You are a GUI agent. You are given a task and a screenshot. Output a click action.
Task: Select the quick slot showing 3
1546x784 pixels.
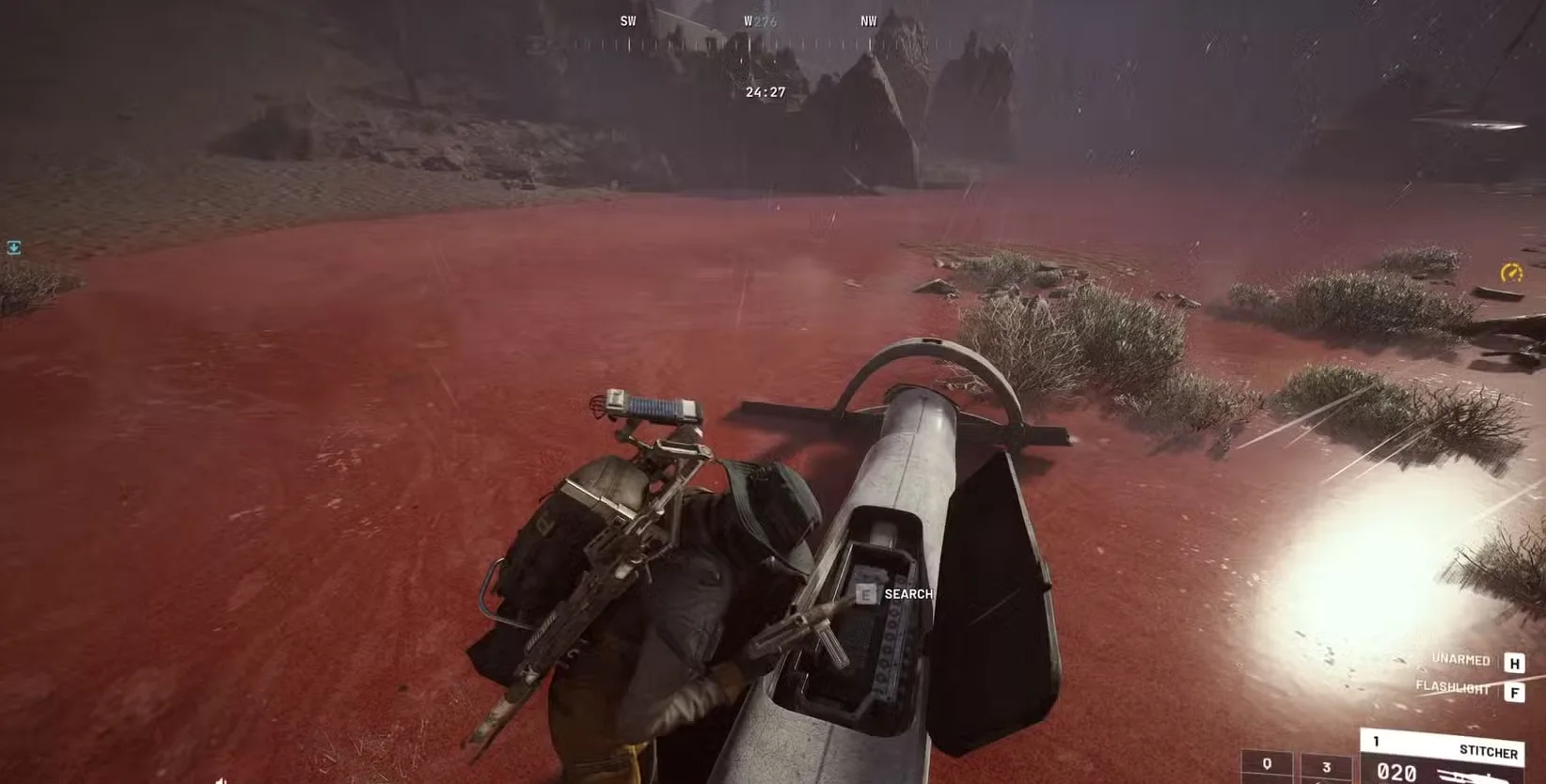click(1326, 766)
